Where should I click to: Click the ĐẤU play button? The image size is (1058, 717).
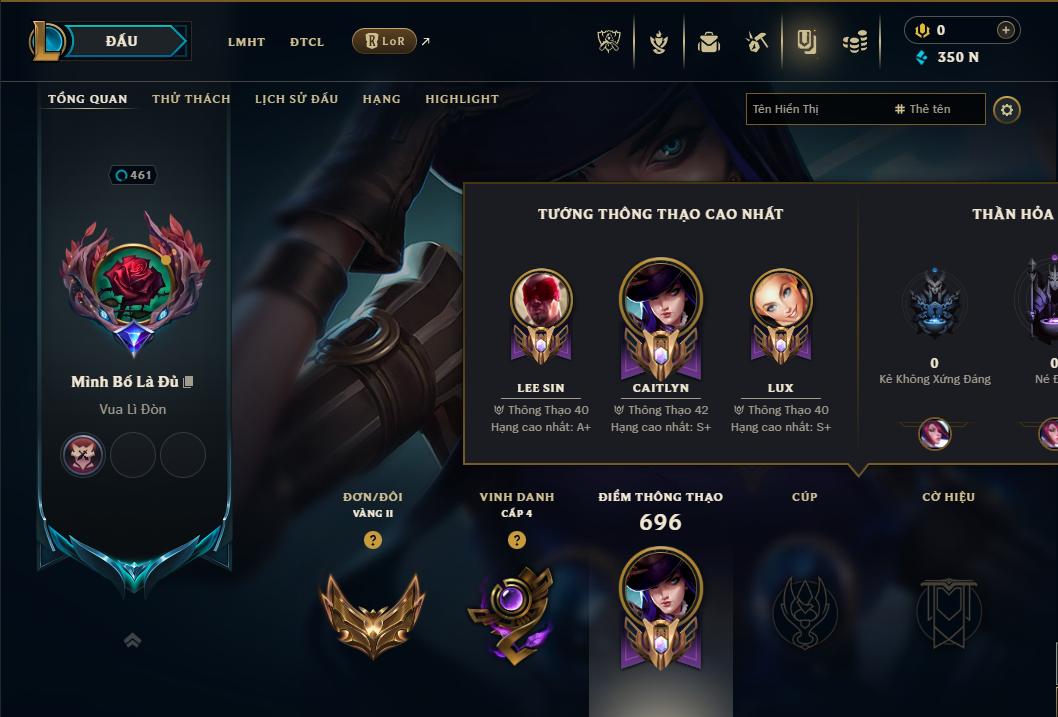120,41
